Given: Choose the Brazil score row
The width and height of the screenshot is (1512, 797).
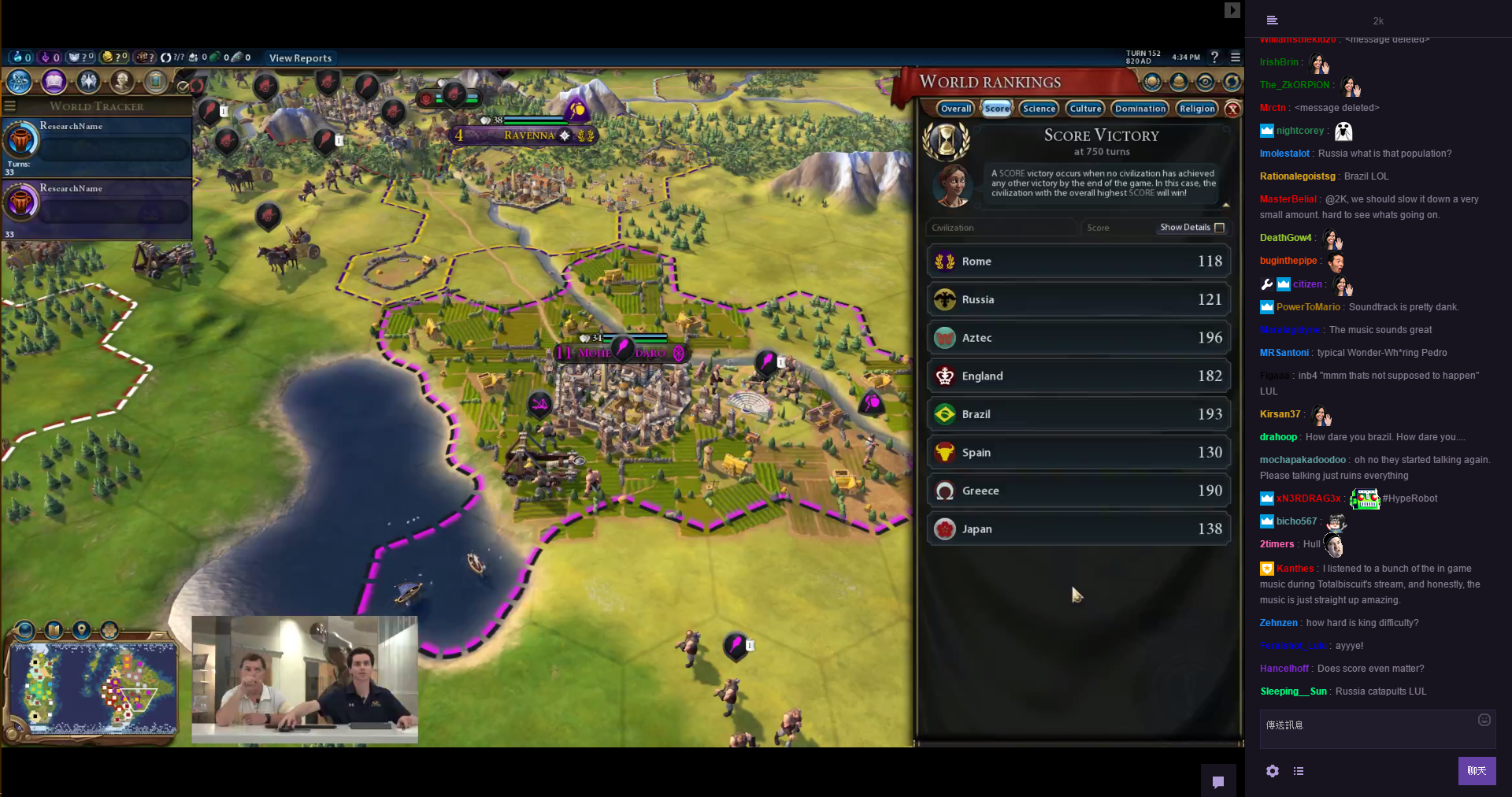Looking at the screenshot, I should tap(1078, 414).
